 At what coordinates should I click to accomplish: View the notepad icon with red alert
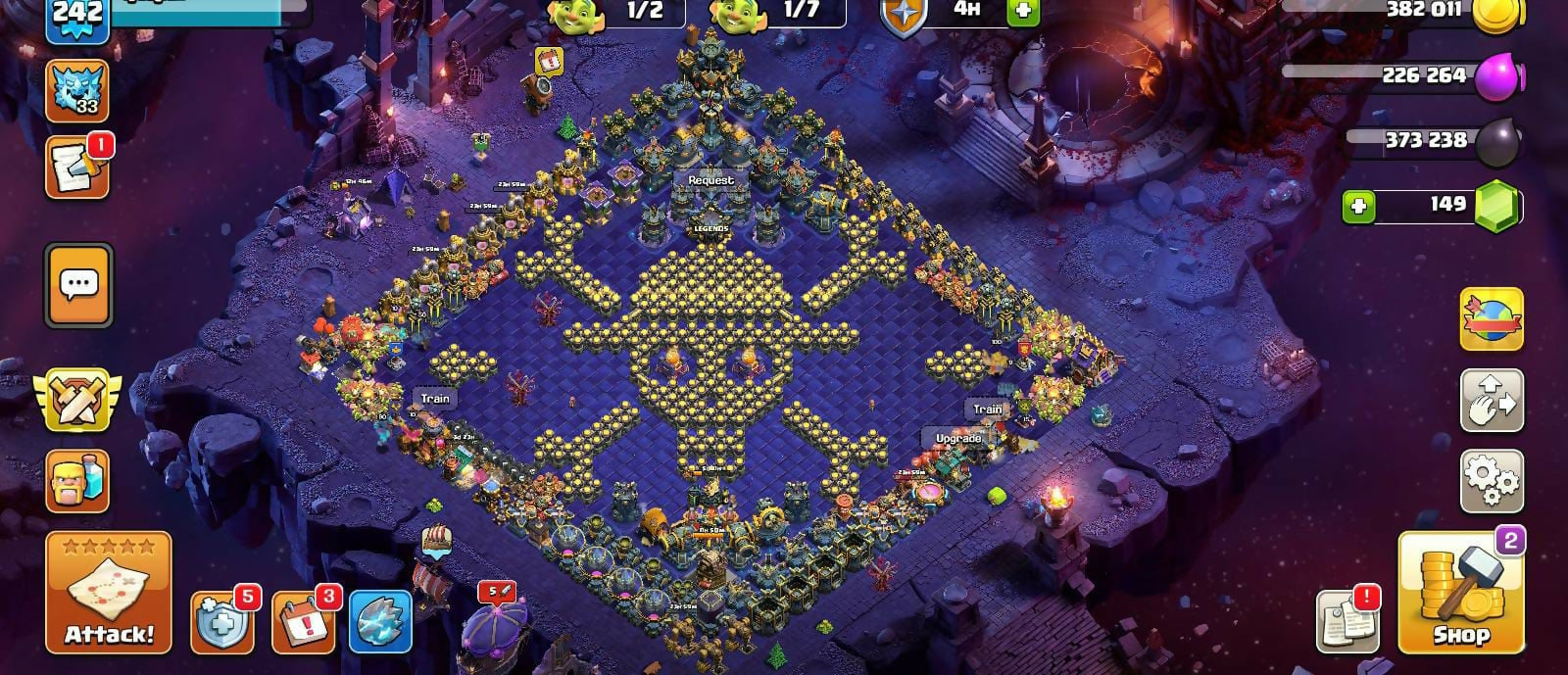click(1347, 619)
